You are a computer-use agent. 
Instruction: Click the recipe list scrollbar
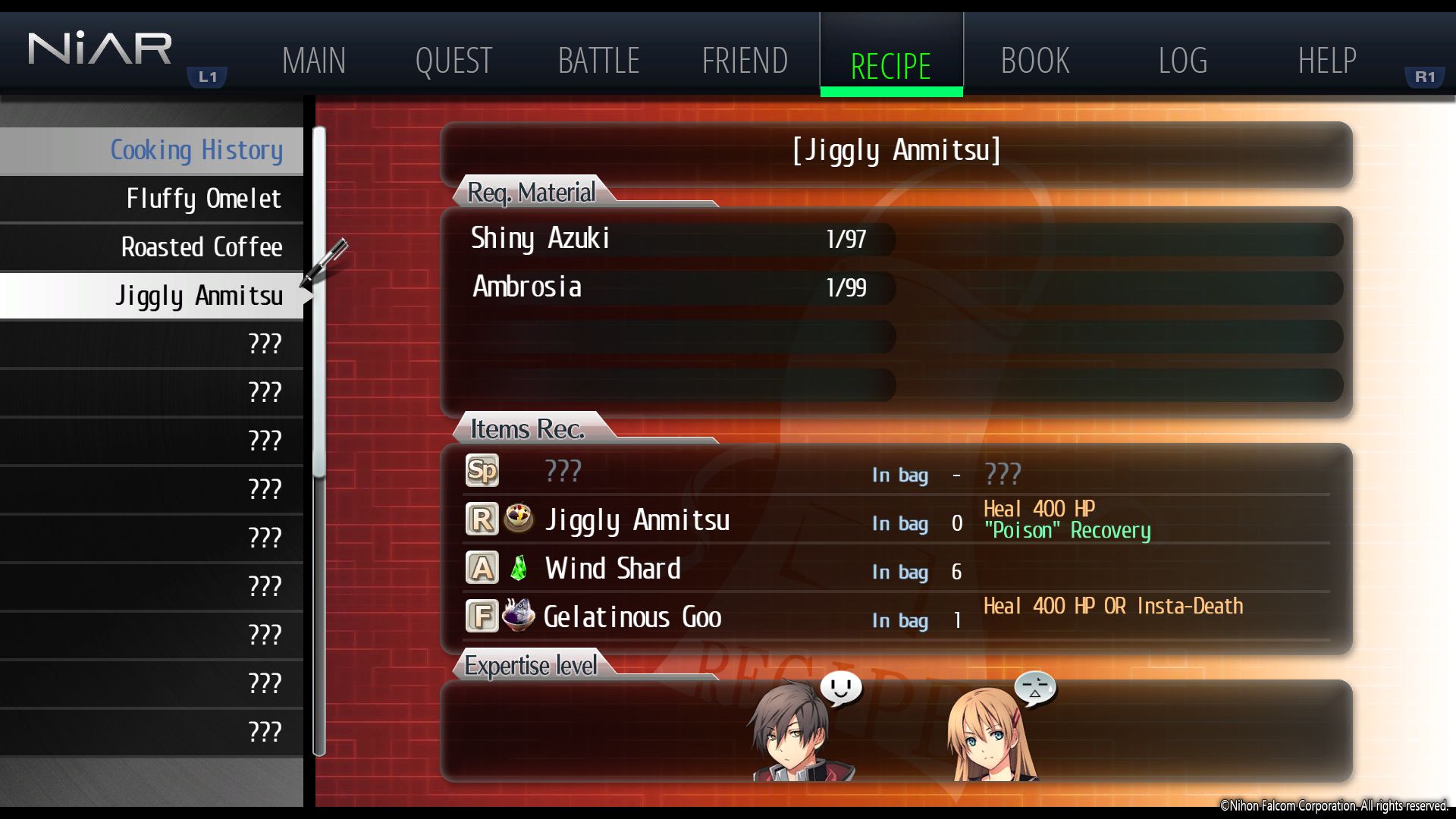[319, 303]
